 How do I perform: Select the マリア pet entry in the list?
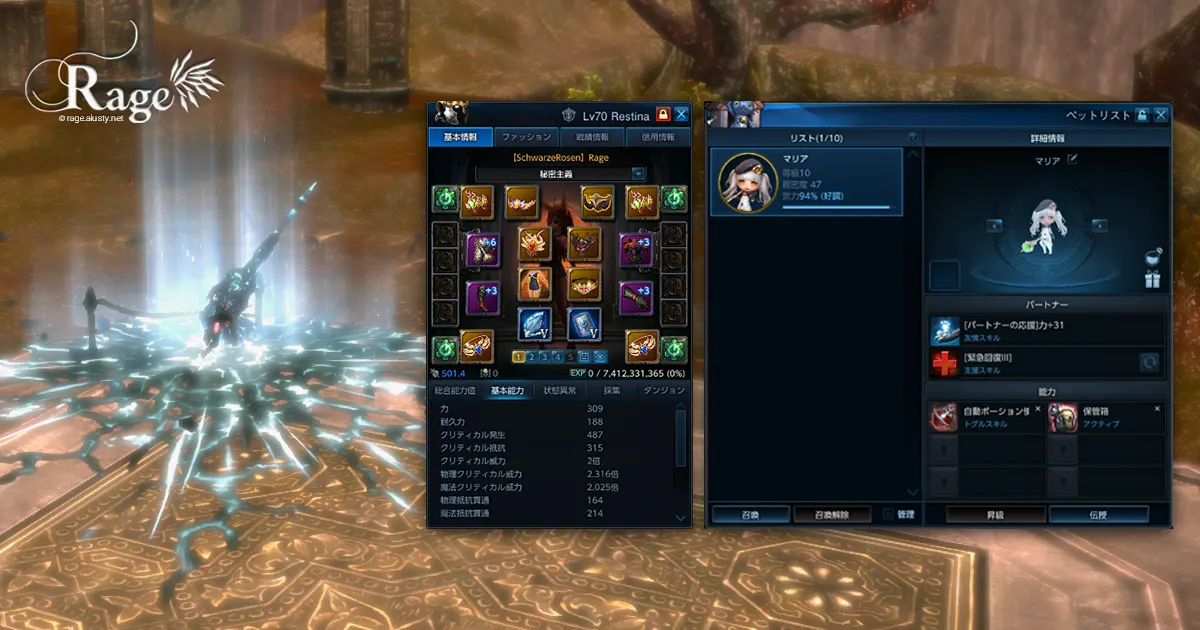coord(806,181)
